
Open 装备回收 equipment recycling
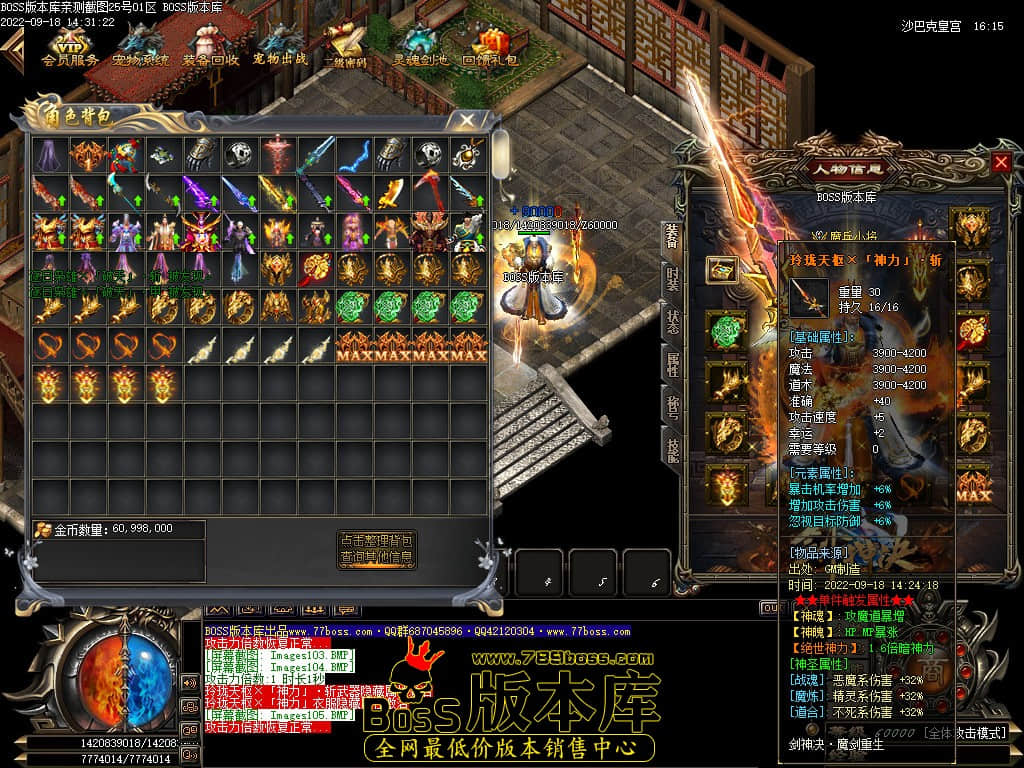coord(210,44)
